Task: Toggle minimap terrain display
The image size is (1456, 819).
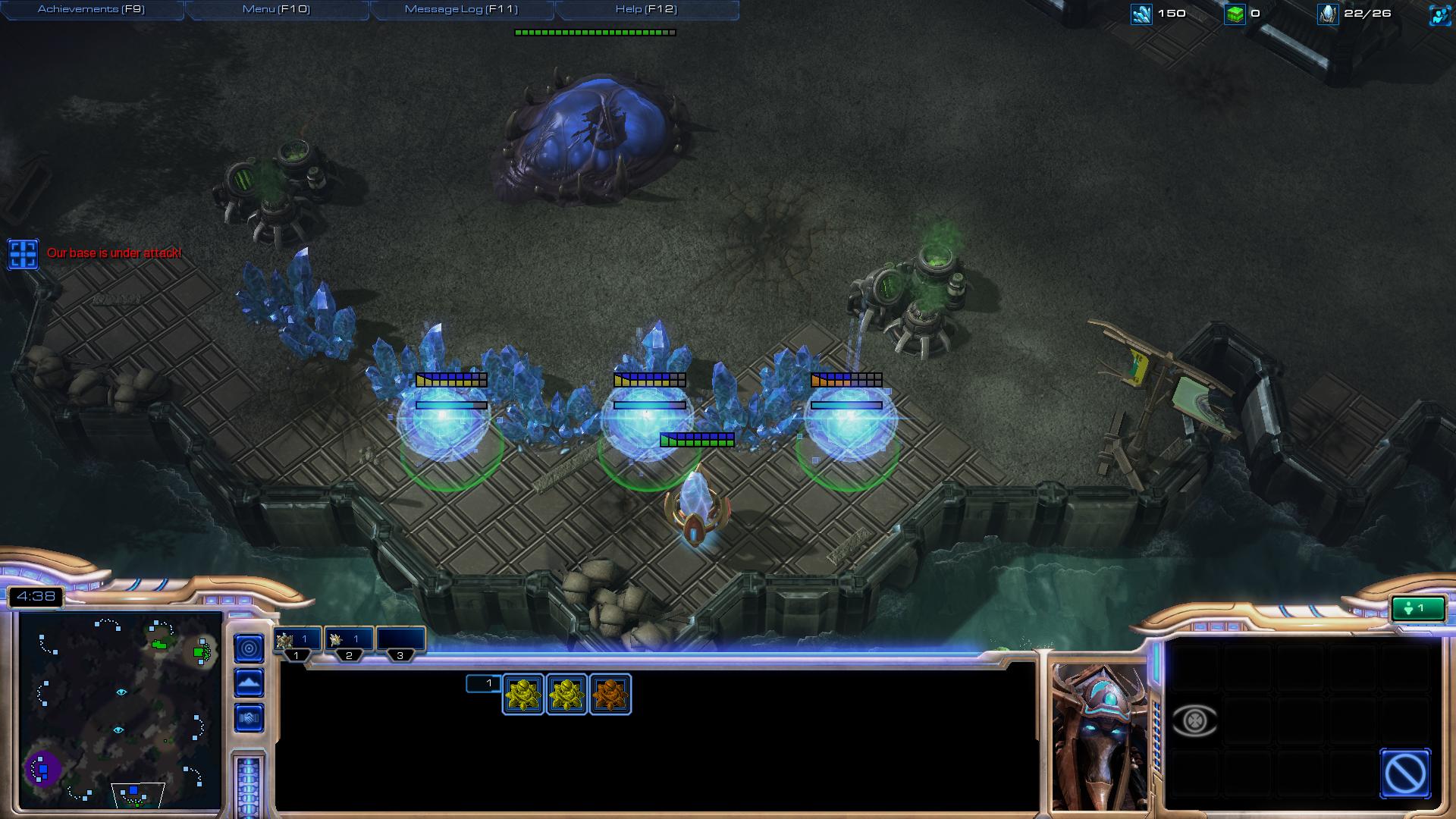Action: 249,683
